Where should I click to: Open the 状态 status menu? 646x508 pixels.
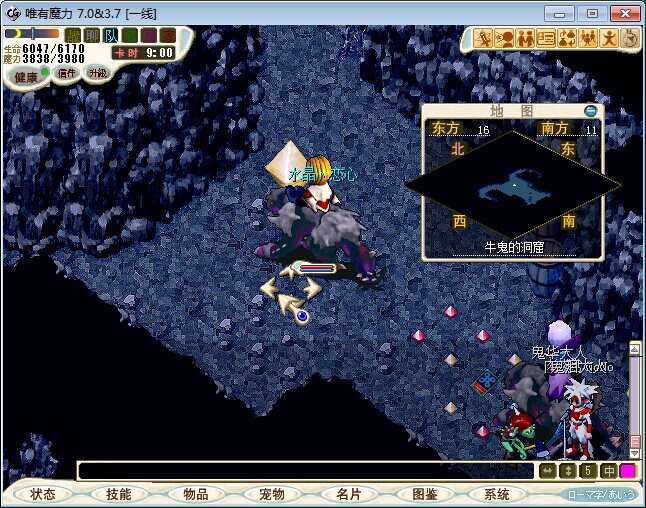tap(43, 494)
